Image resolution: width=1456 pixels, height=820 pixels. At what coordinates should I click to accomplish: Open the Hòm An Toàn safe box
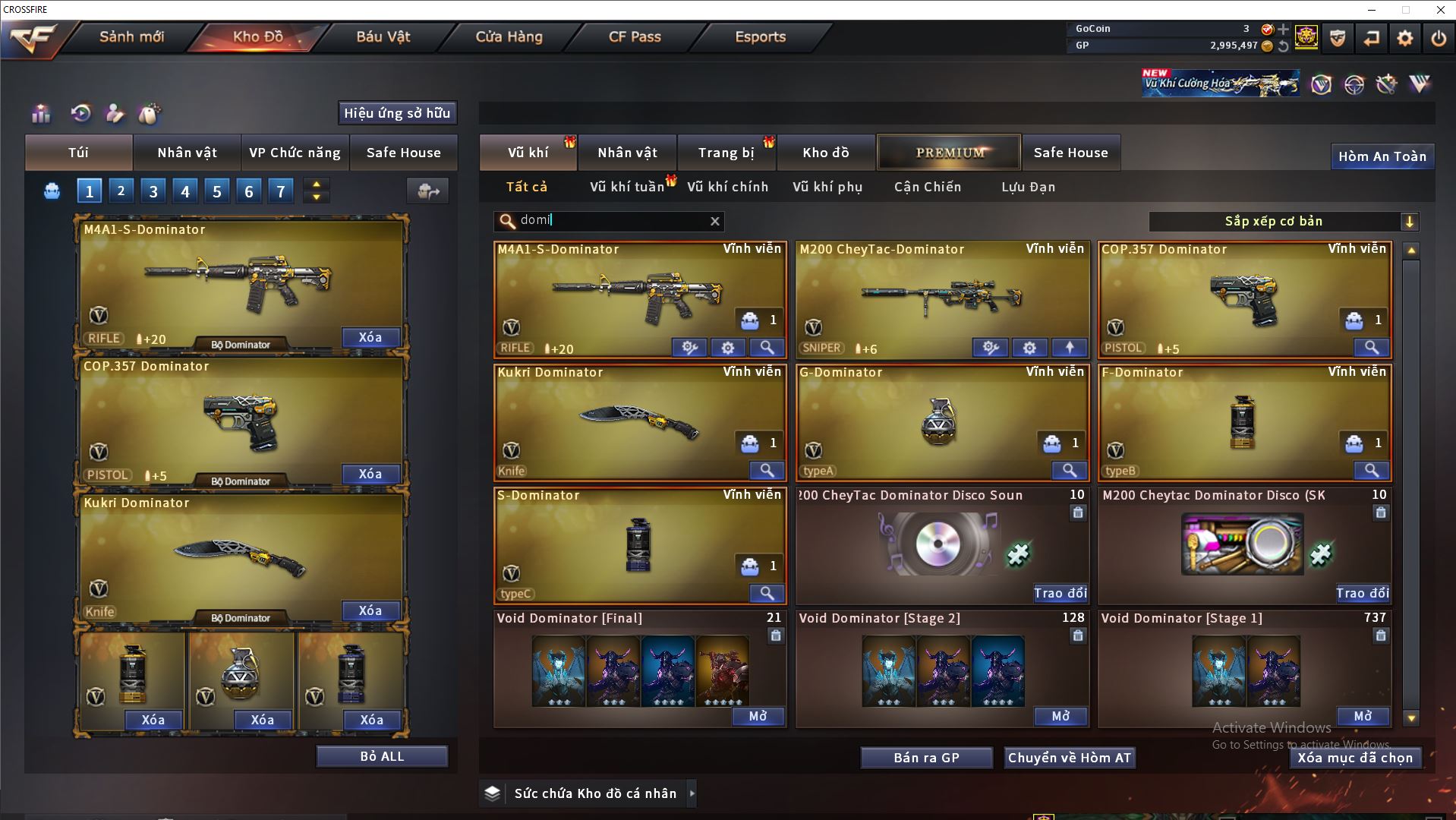click(1382, 156)
